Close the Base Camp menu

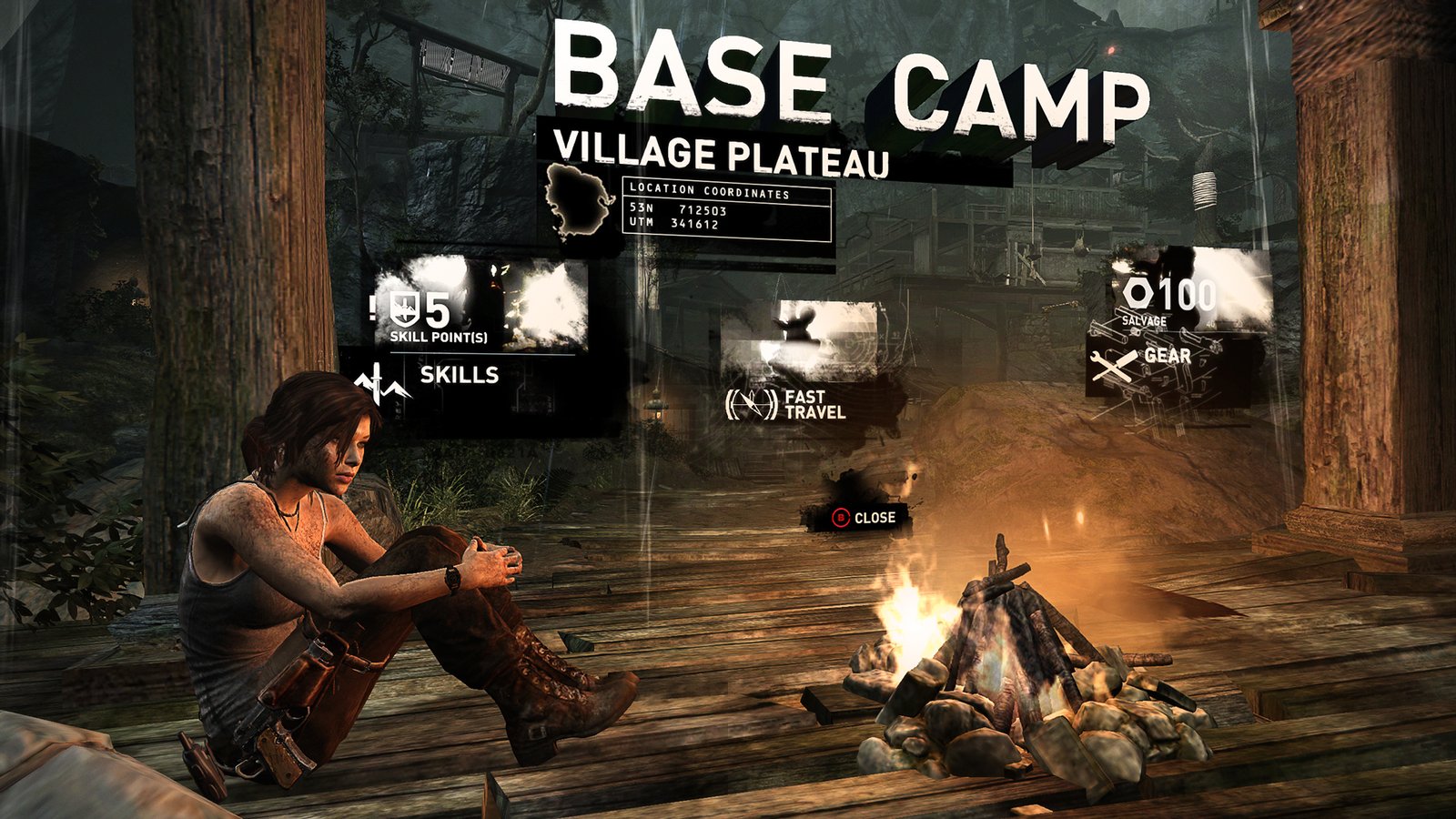pyautogui.click(x=864, y=518)
